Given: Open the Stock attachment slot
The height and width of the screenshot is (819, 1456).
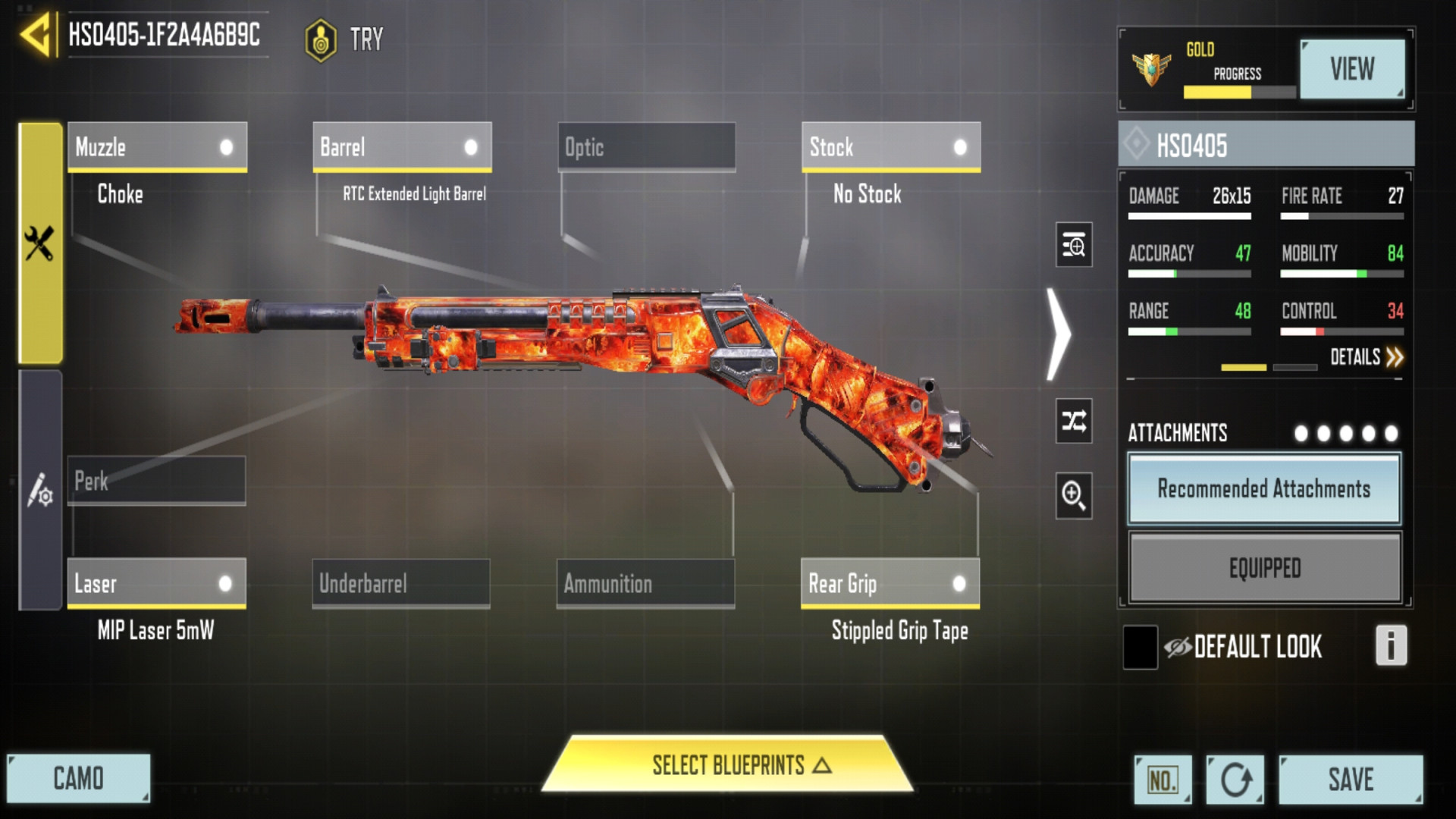Looking at the screenshot, I should pyautogui.click(x=890, y=146).
